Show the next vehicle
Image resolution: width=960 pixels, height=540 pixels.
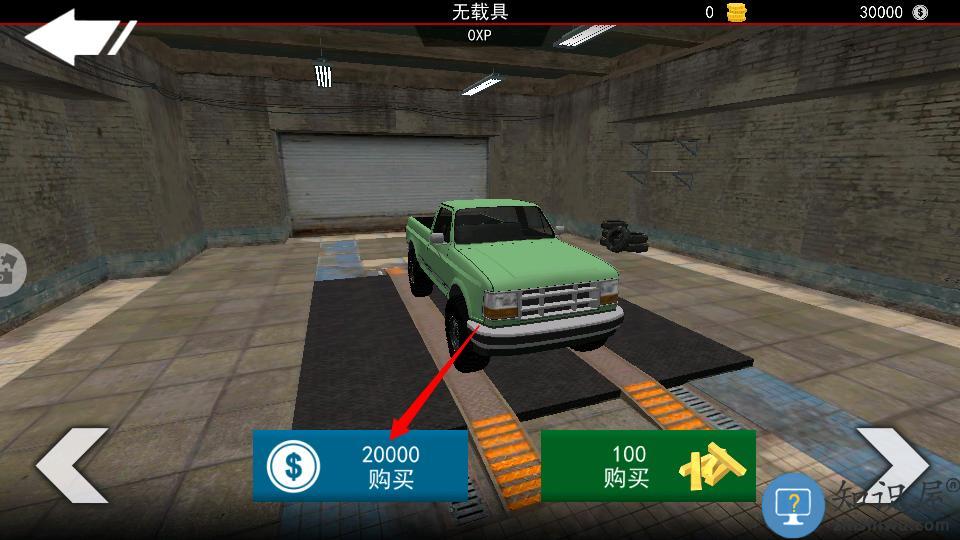pos(892,465)
